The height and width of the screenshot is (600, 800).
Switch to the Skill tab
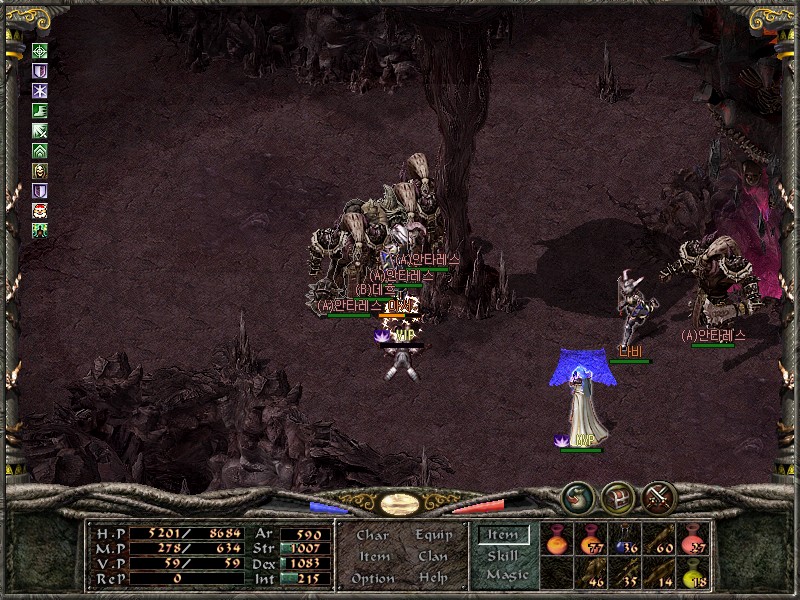[503, 555]
